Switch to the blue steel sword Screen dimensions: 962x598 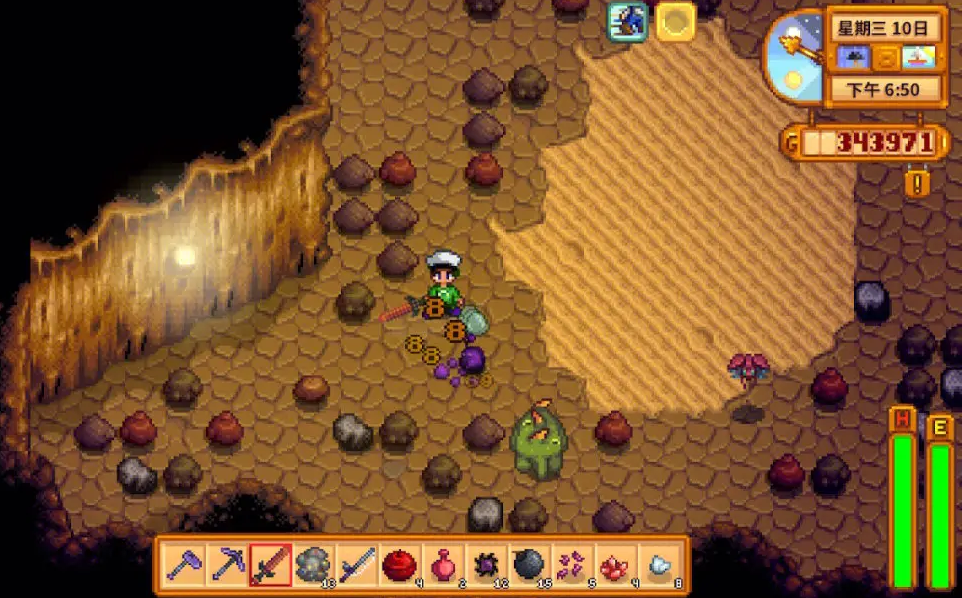tap(356, 564)
